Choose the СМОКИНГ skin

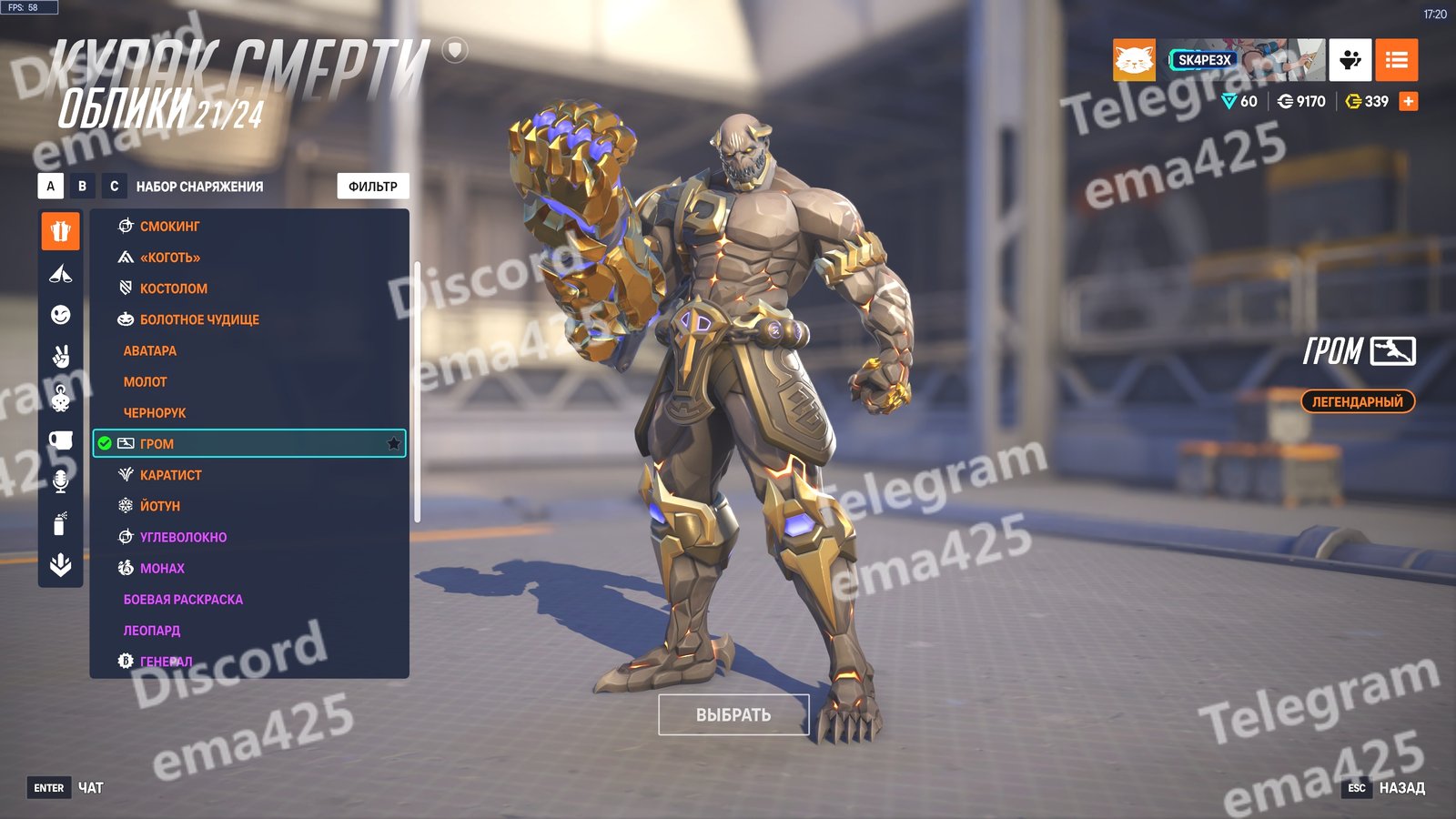(x=169, y=227)
